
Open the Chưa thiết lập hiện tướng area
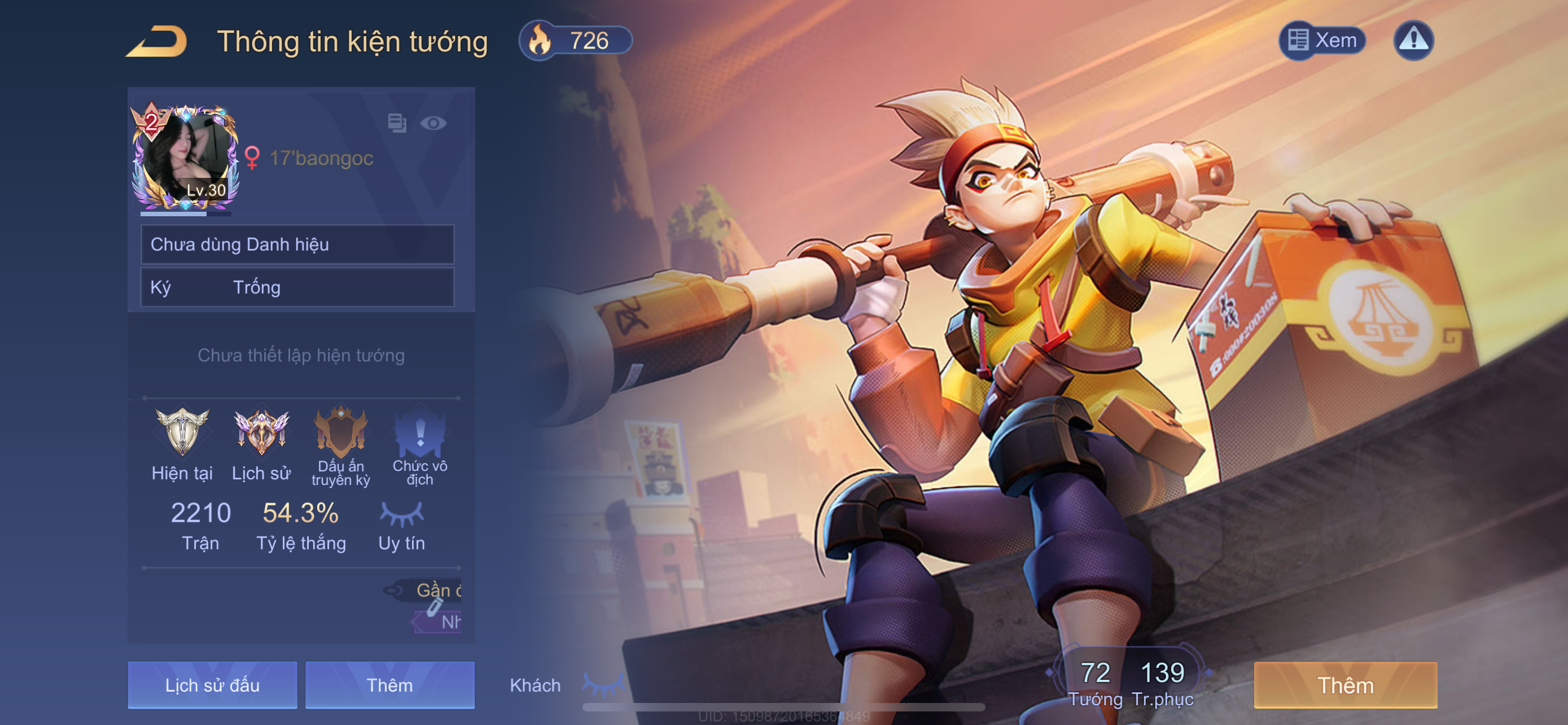pos(301,356)
